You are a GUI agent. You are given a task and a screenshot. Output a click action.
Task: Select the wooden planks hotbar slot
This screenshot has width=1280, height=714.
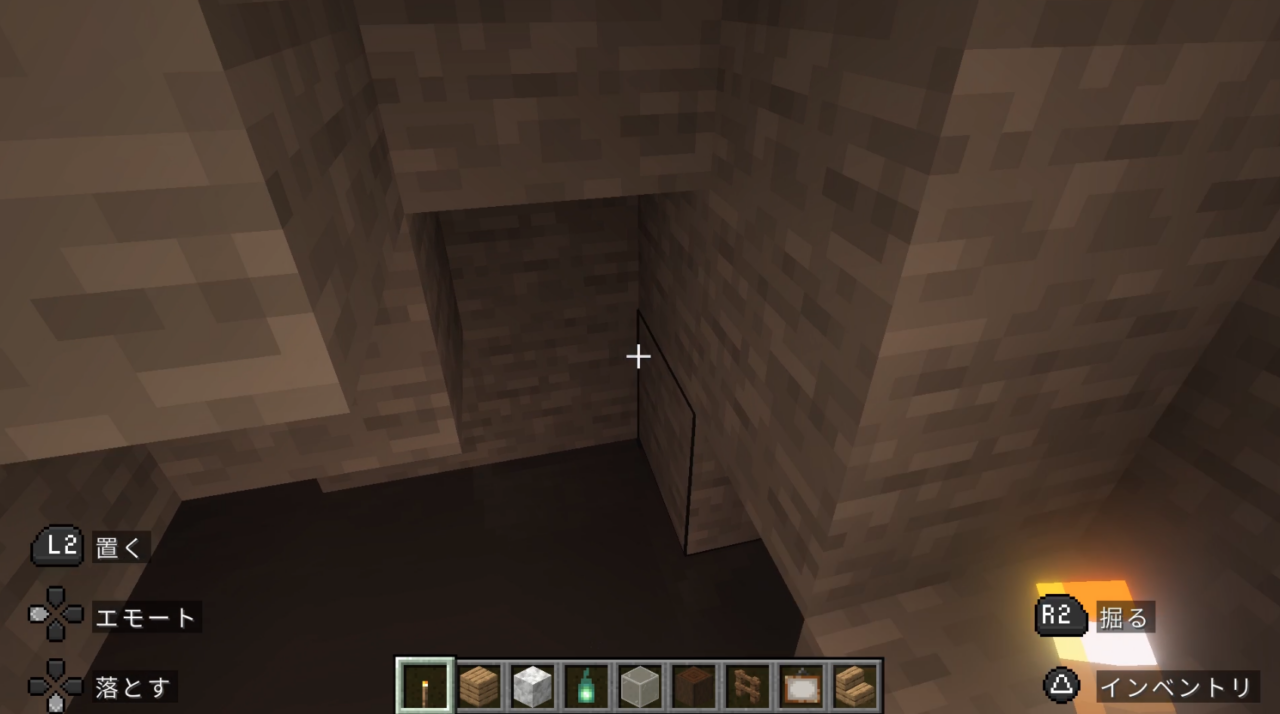[x=480, y=686]
